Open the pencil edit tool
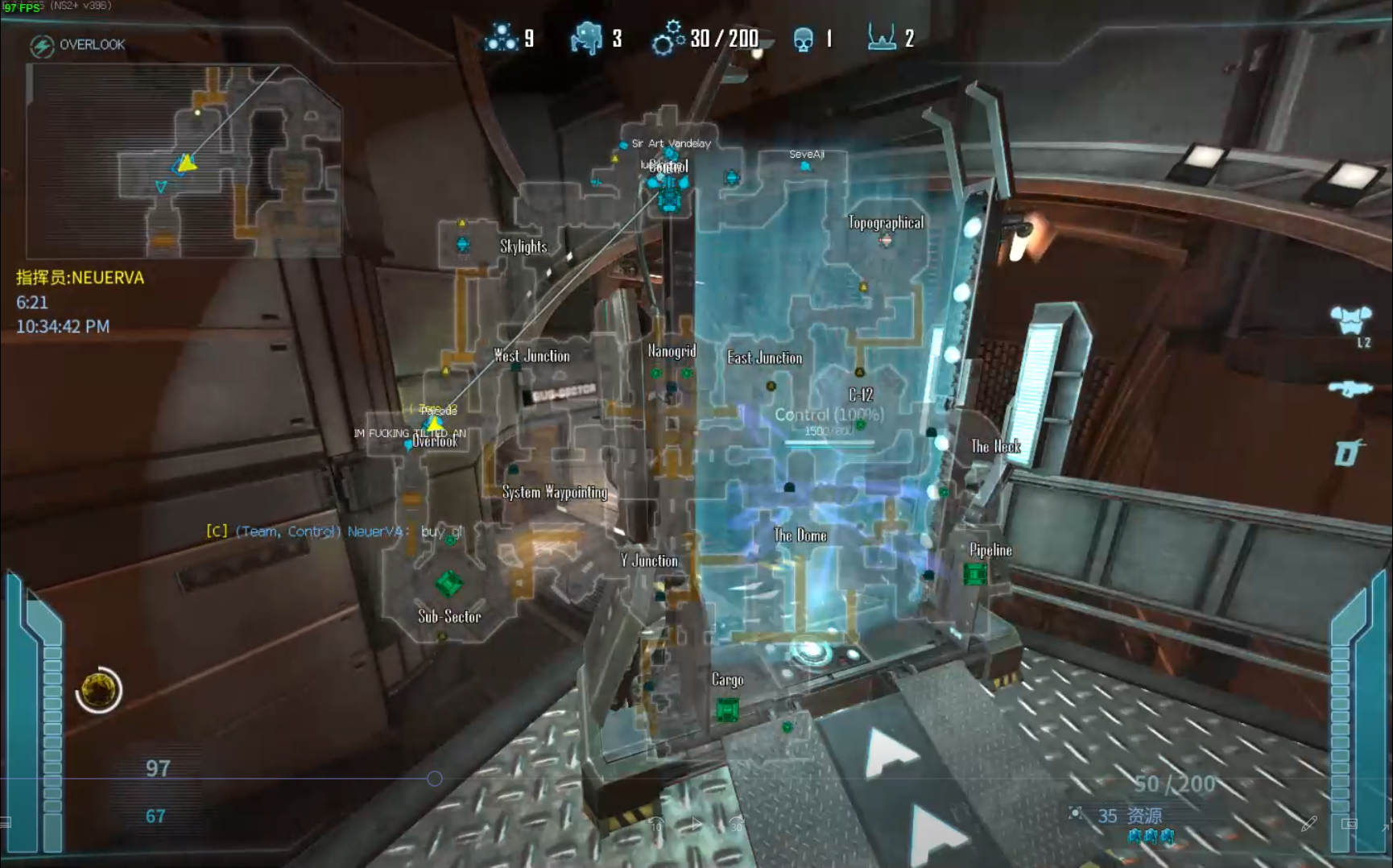The height and width of the screenshot is (868, 1393). (1309, 823)
